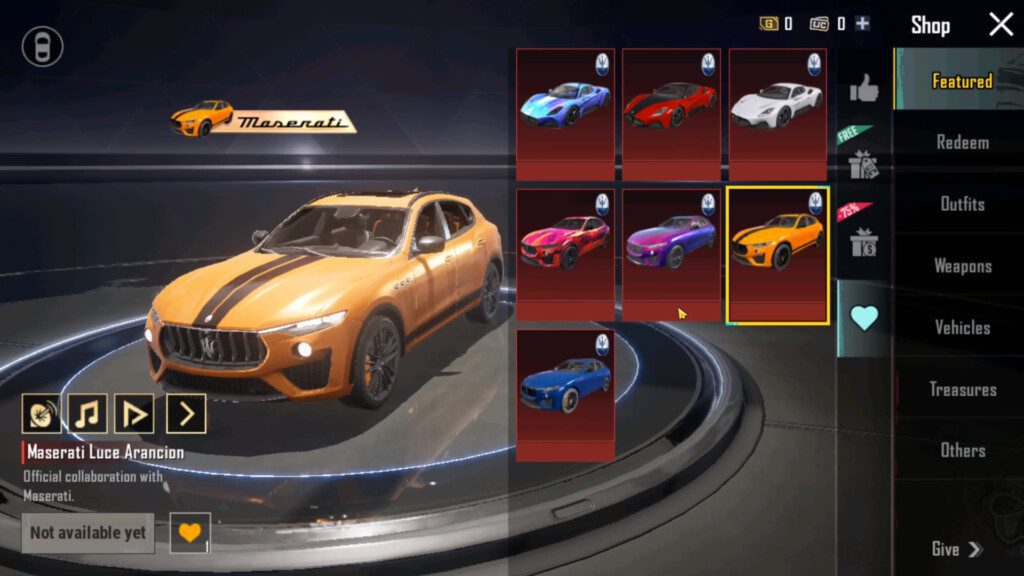1024x576 pixels.
Task: Close the Shop screen
Action: pyautogui.click(x=1001, y=25)
